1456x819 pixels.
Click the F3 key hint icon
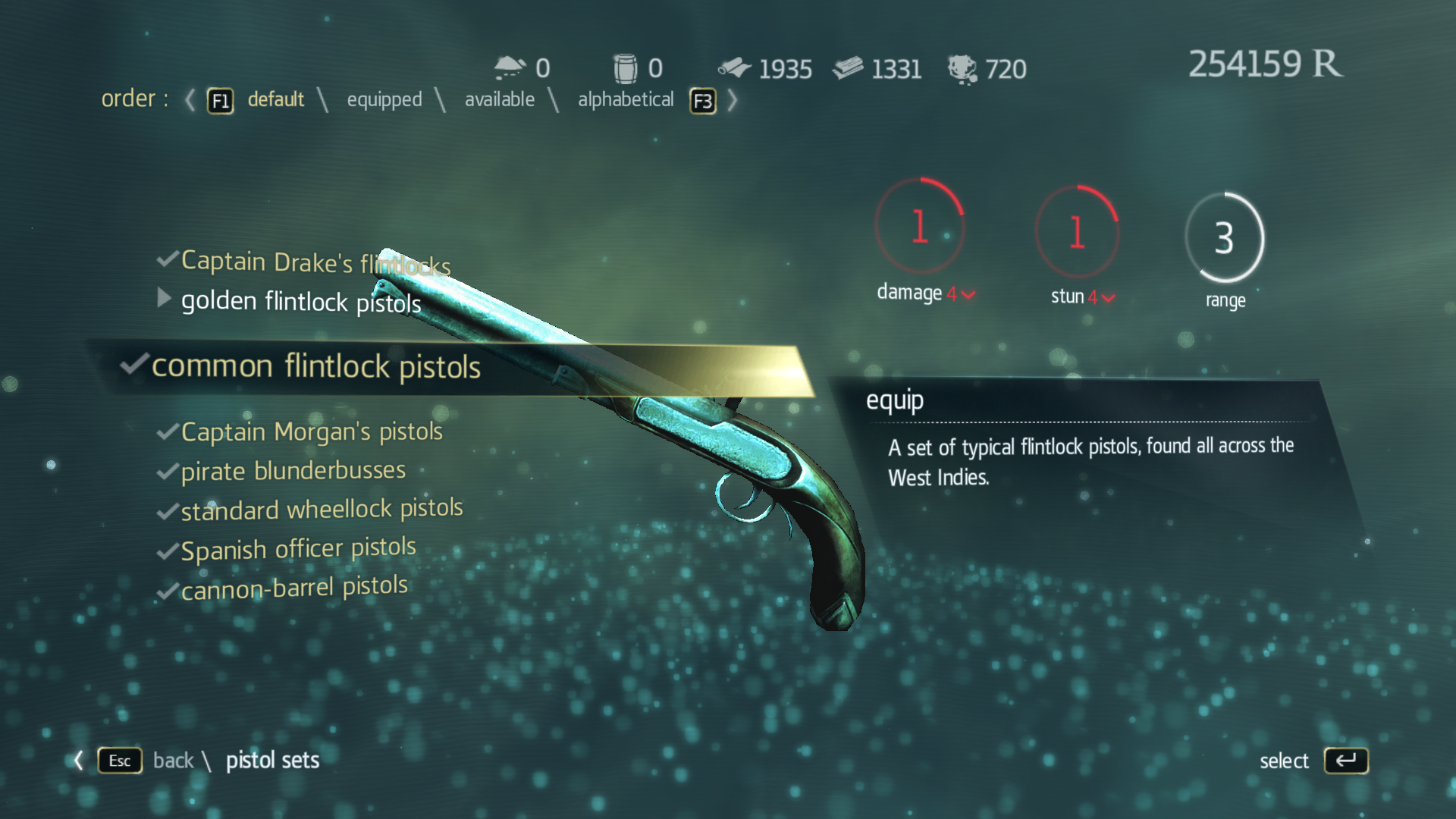point(702,100)
